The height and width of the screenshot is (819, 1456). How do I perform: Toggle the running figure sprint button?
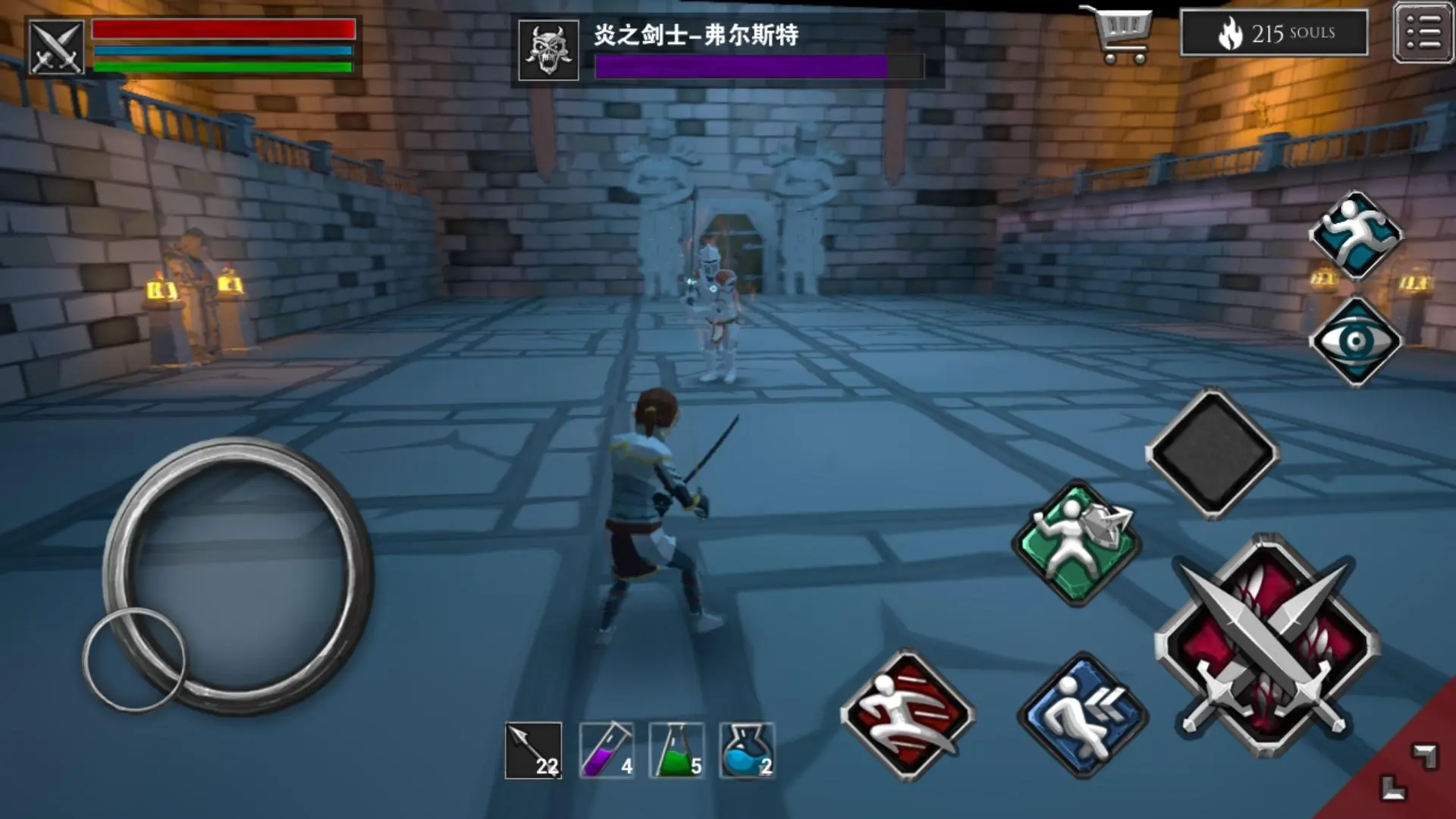coord(1356,234)
